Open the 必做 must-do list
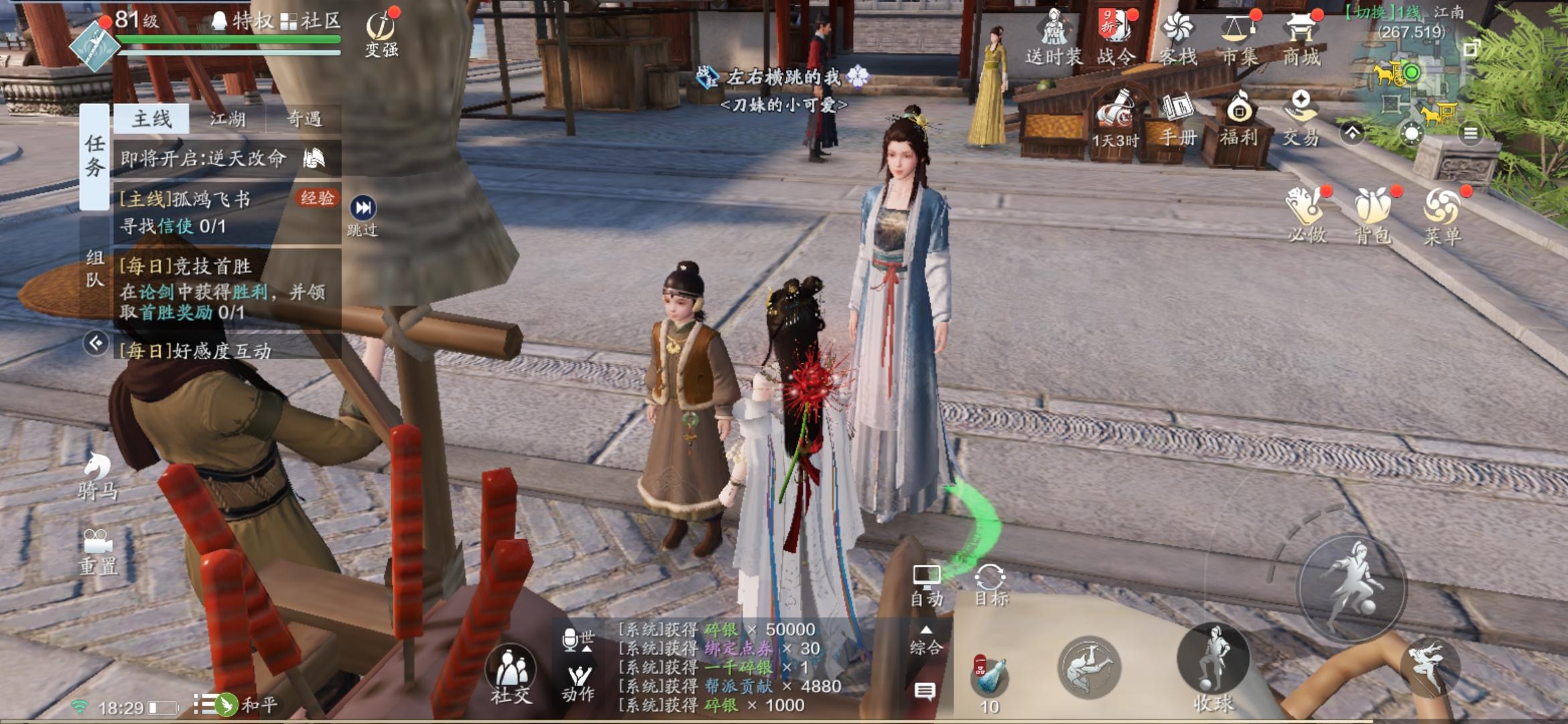1568x724 pixels. click(1305, 213)
